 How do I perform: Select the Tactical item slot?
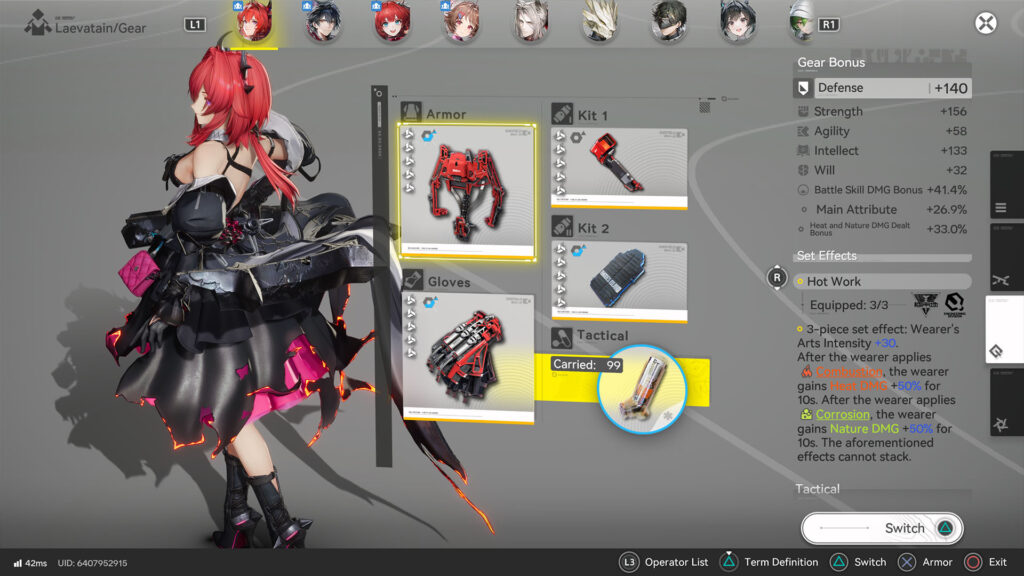(x=641, y=388)
